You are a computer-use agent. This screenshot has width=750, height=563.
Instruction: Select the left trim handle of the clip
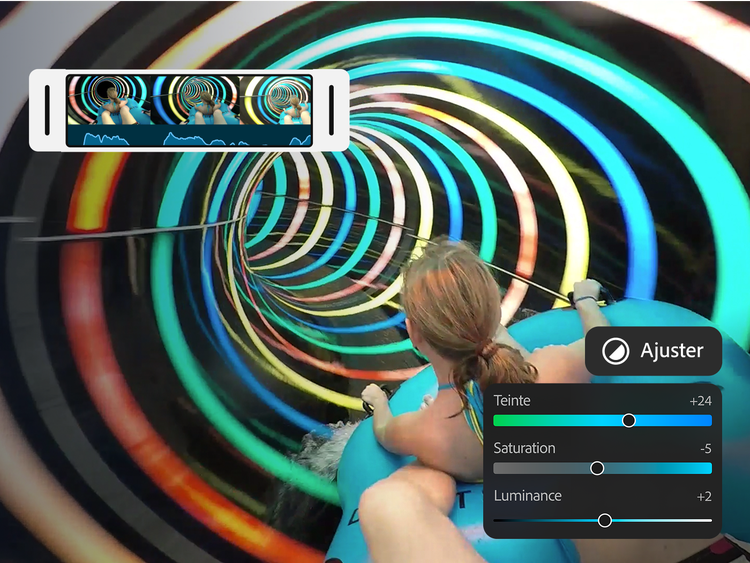pos(47,110)
